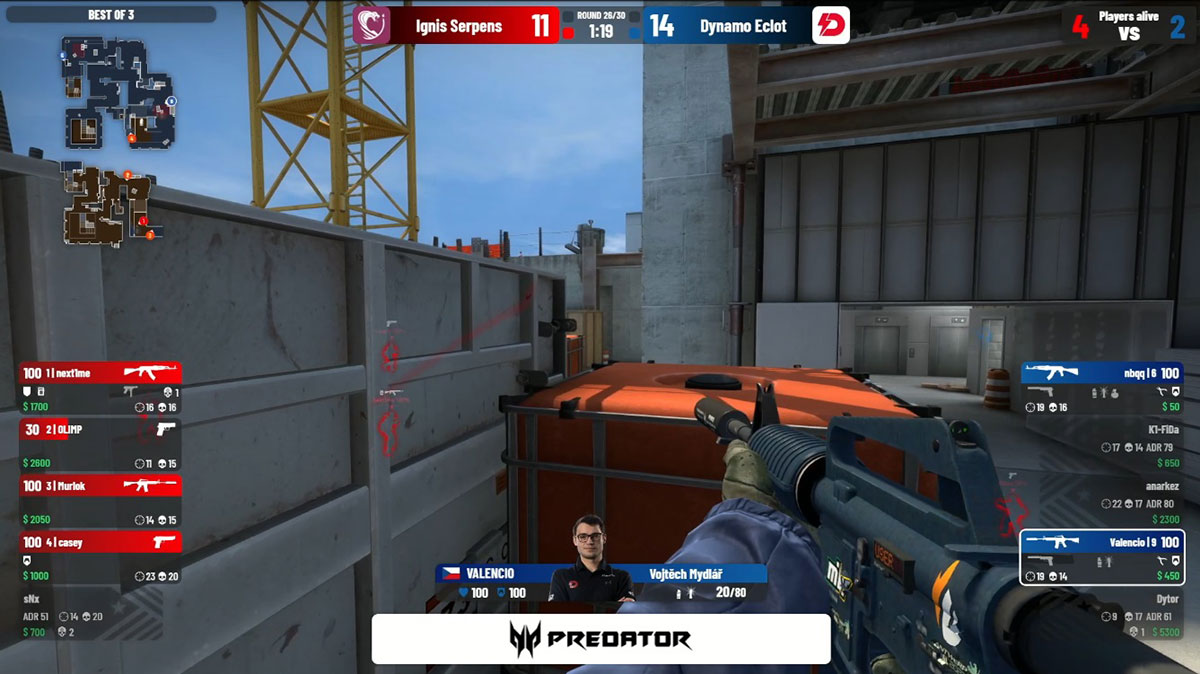Screen dimensions: 1200x674
Task: Select next1me's player row
Action: [x=100, y=386]
